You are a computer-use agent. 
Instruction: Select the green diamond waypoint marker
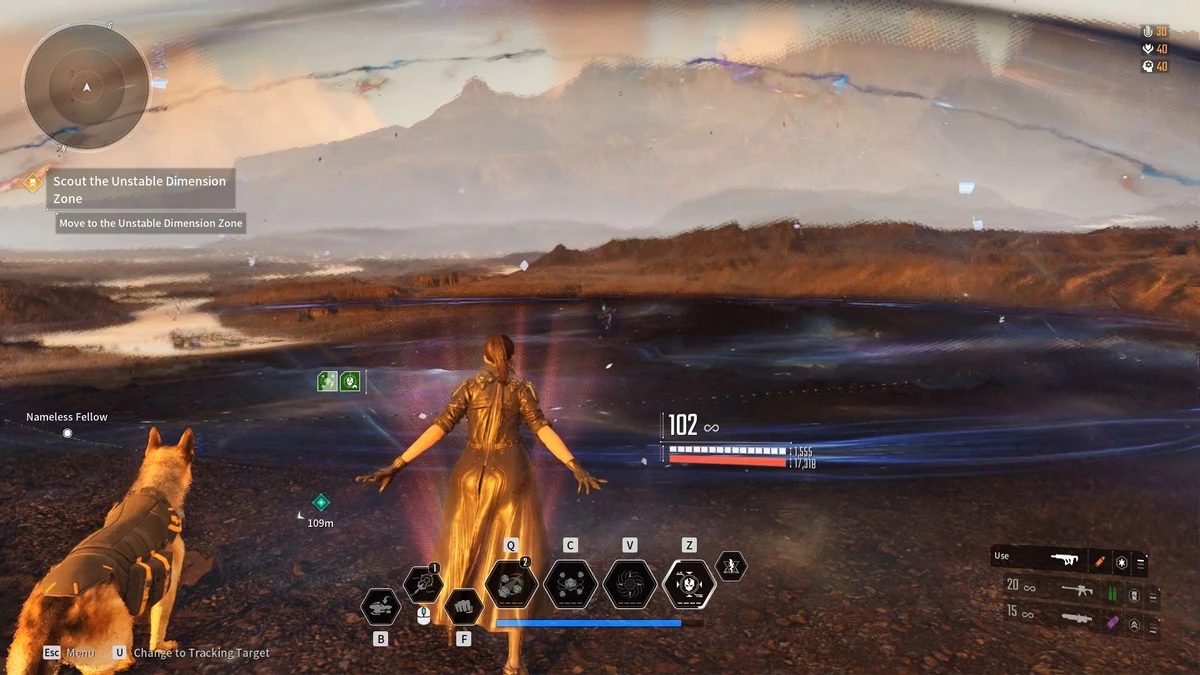pos(321,502)
